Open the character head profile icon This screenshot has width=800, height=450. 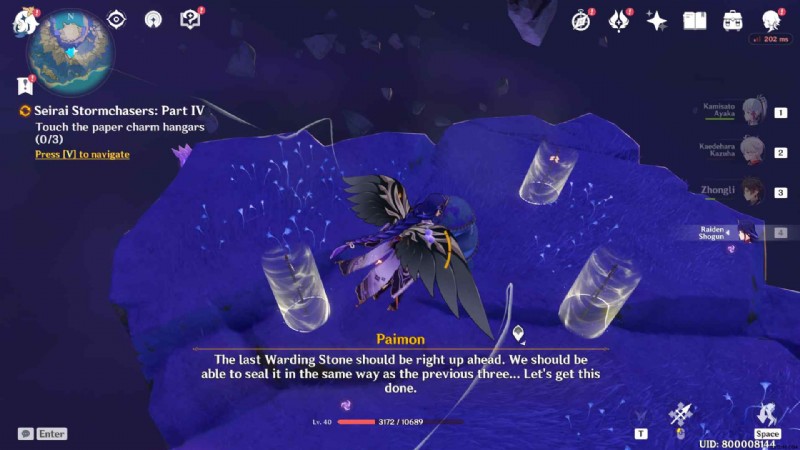click(770, 20)
